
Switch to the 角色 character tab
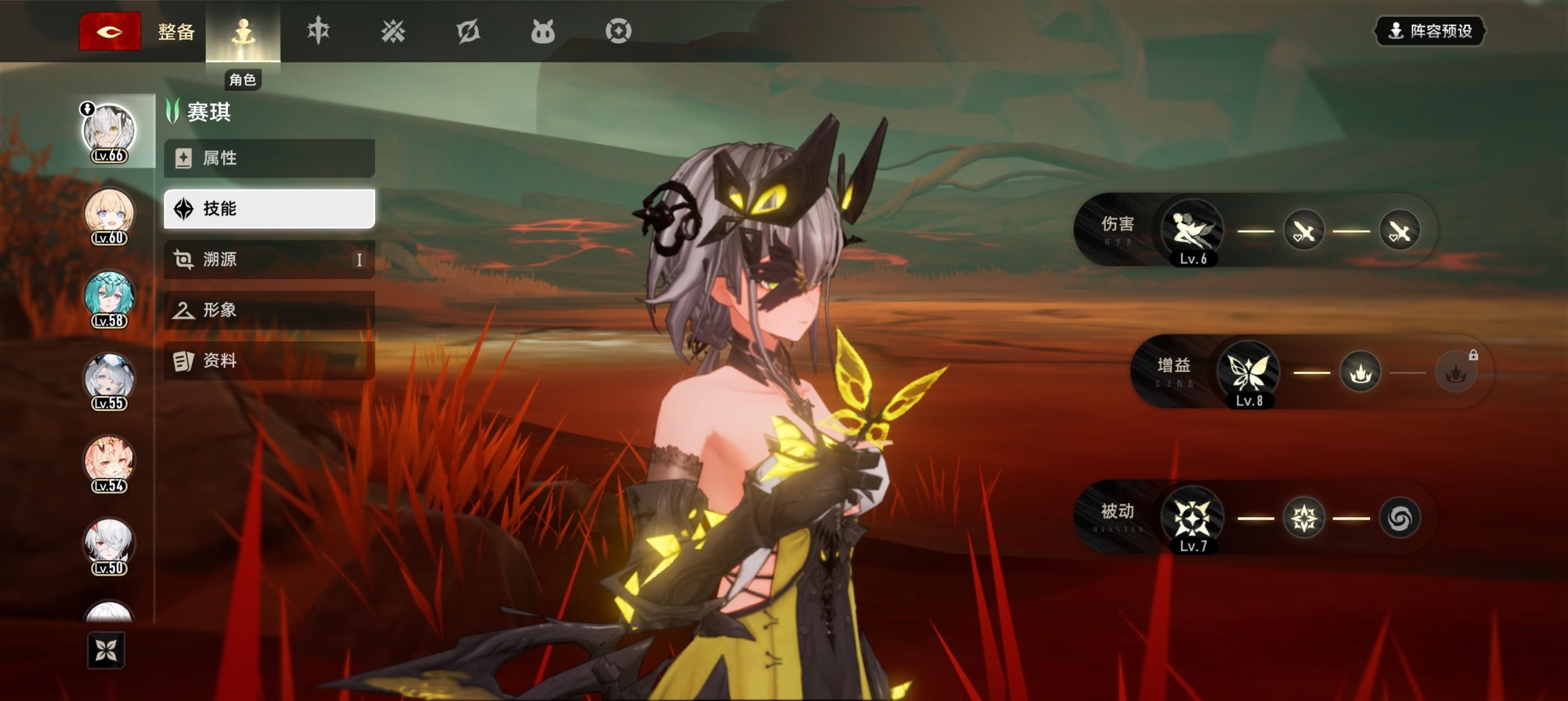243,32
